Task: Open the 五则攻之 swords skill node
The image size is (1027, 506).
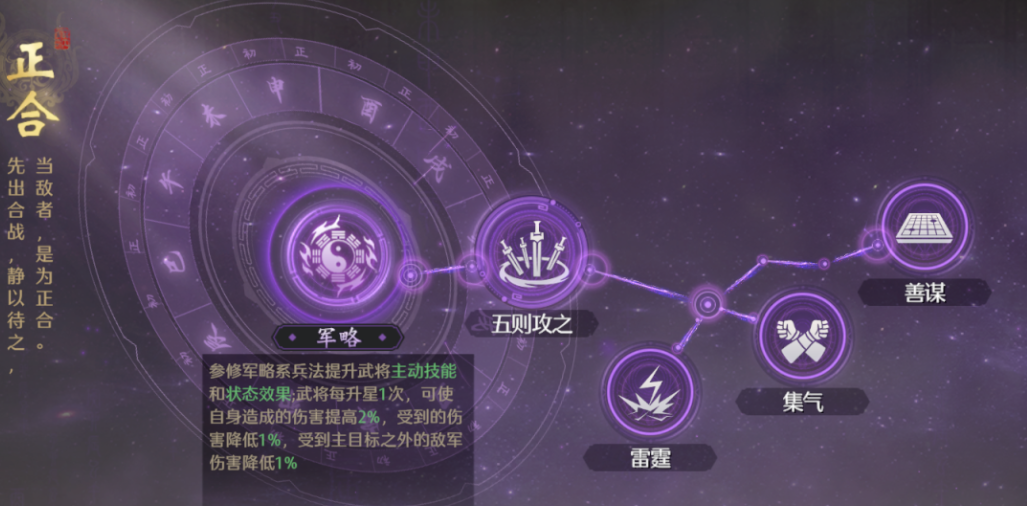Action: click(x=527, y=251)
